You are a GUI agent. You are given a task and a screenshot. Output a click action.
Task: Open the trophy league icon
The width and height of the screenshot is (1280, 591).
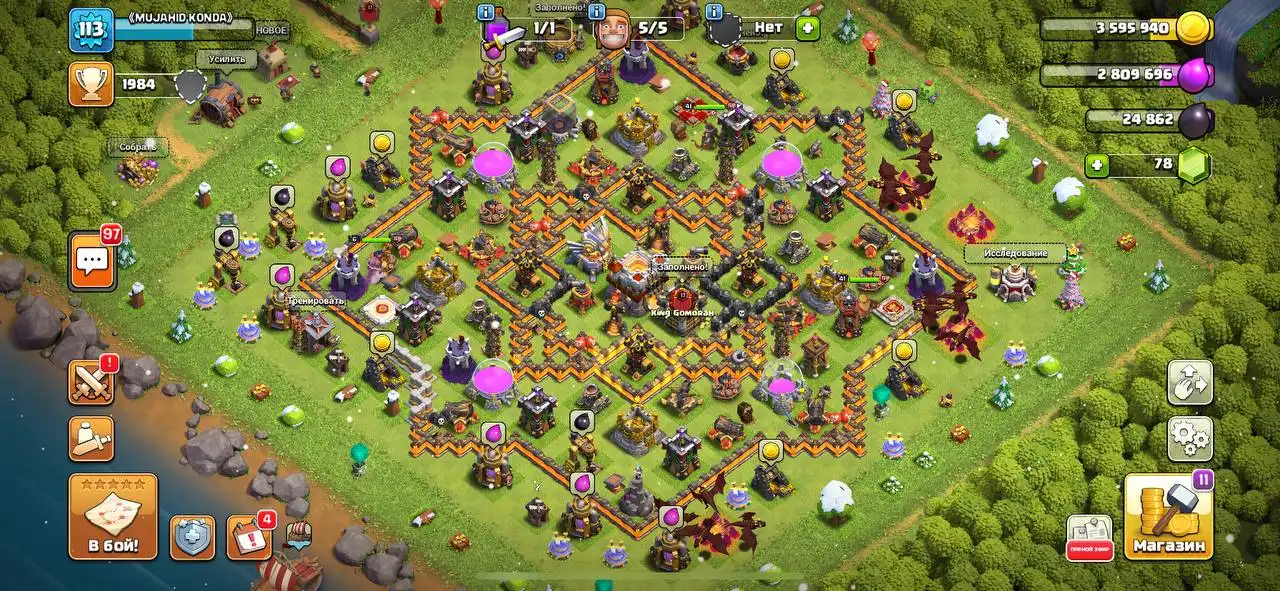90,84
